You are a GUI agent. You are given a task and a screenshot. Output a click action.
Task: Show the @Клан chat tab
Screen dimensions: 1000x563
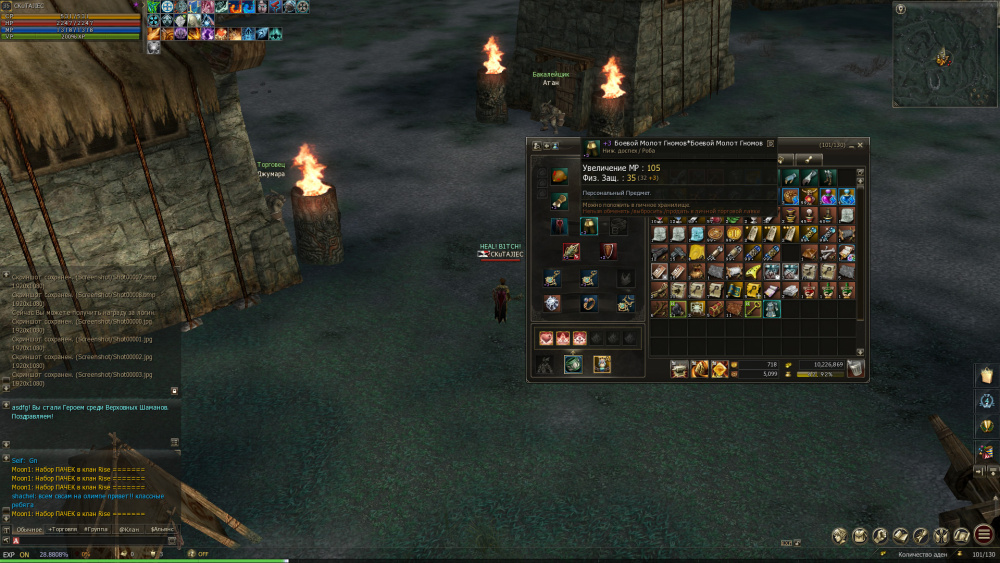(x=128, y=528)
